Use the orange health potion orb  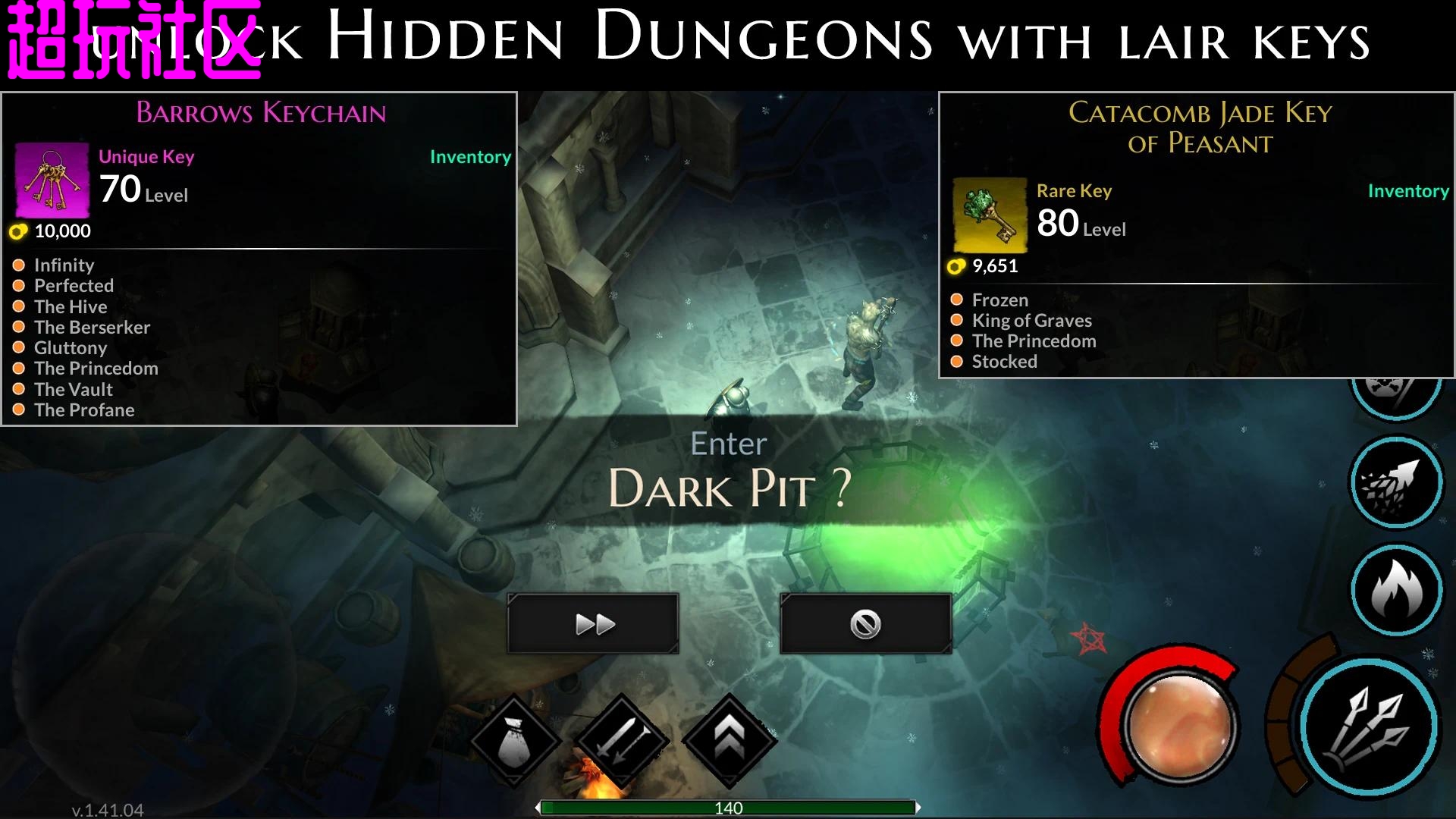[x=1180, y=726]
